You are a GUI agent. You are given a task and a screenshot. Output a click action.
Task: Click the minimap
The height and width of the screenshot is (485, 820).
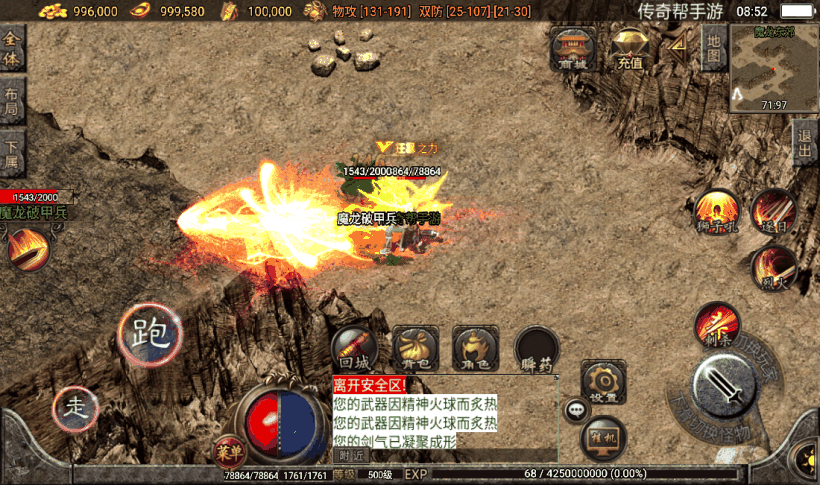pyautogui.click(x=773, y=66)
